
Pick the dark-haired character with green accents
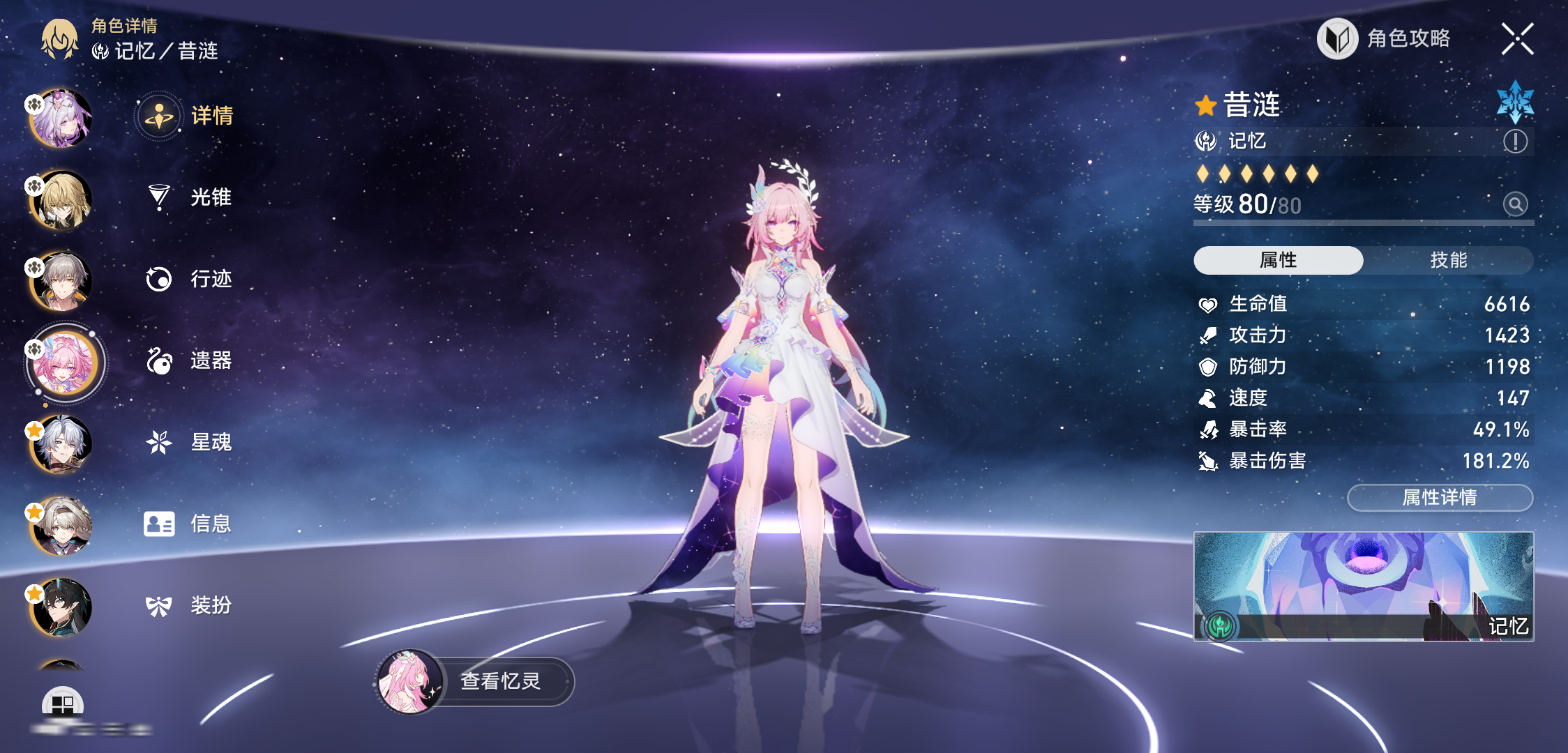point(61,607)
